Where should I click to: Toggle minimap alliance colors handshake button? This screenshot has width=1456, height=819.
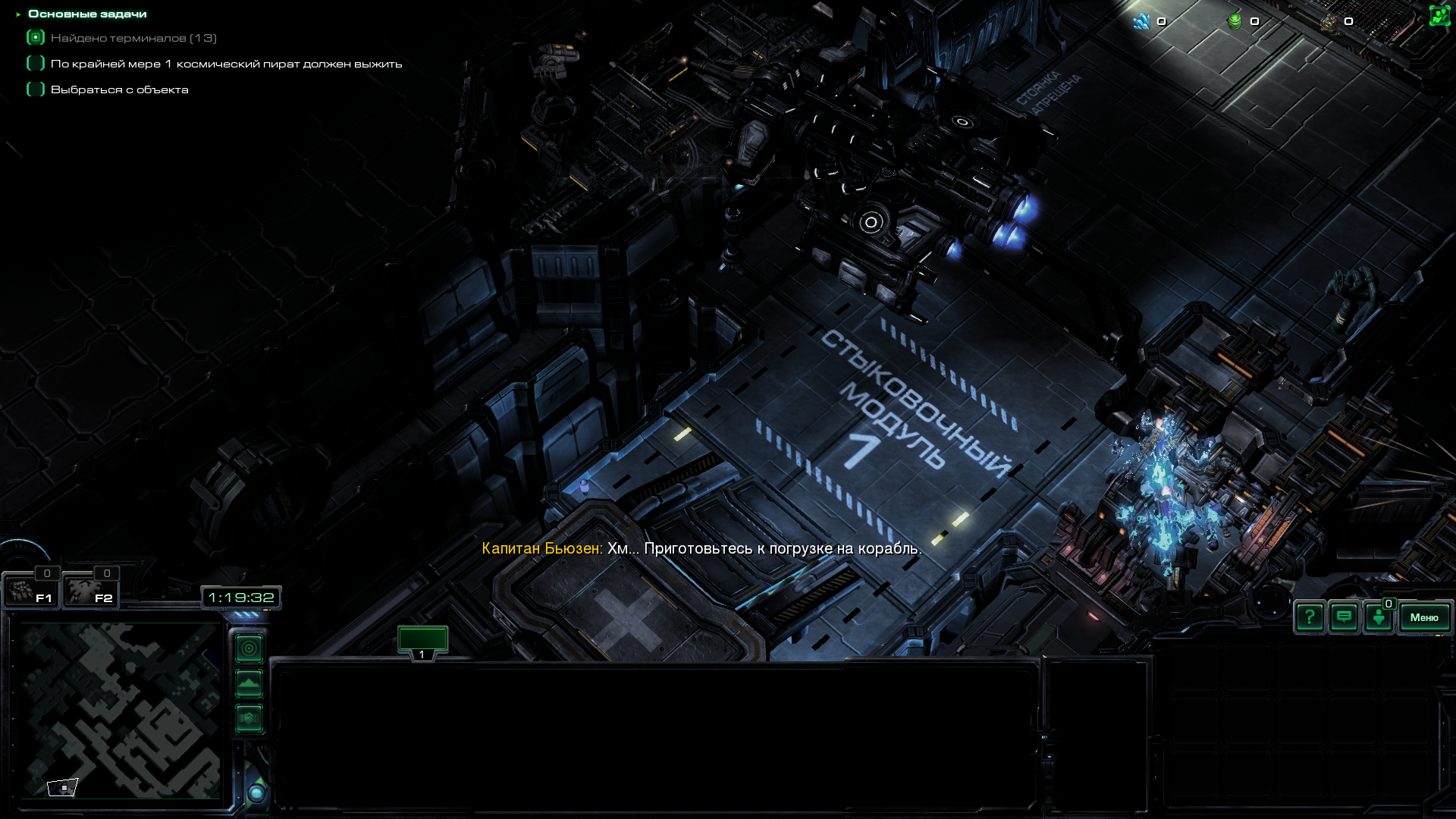pos(249,718)
